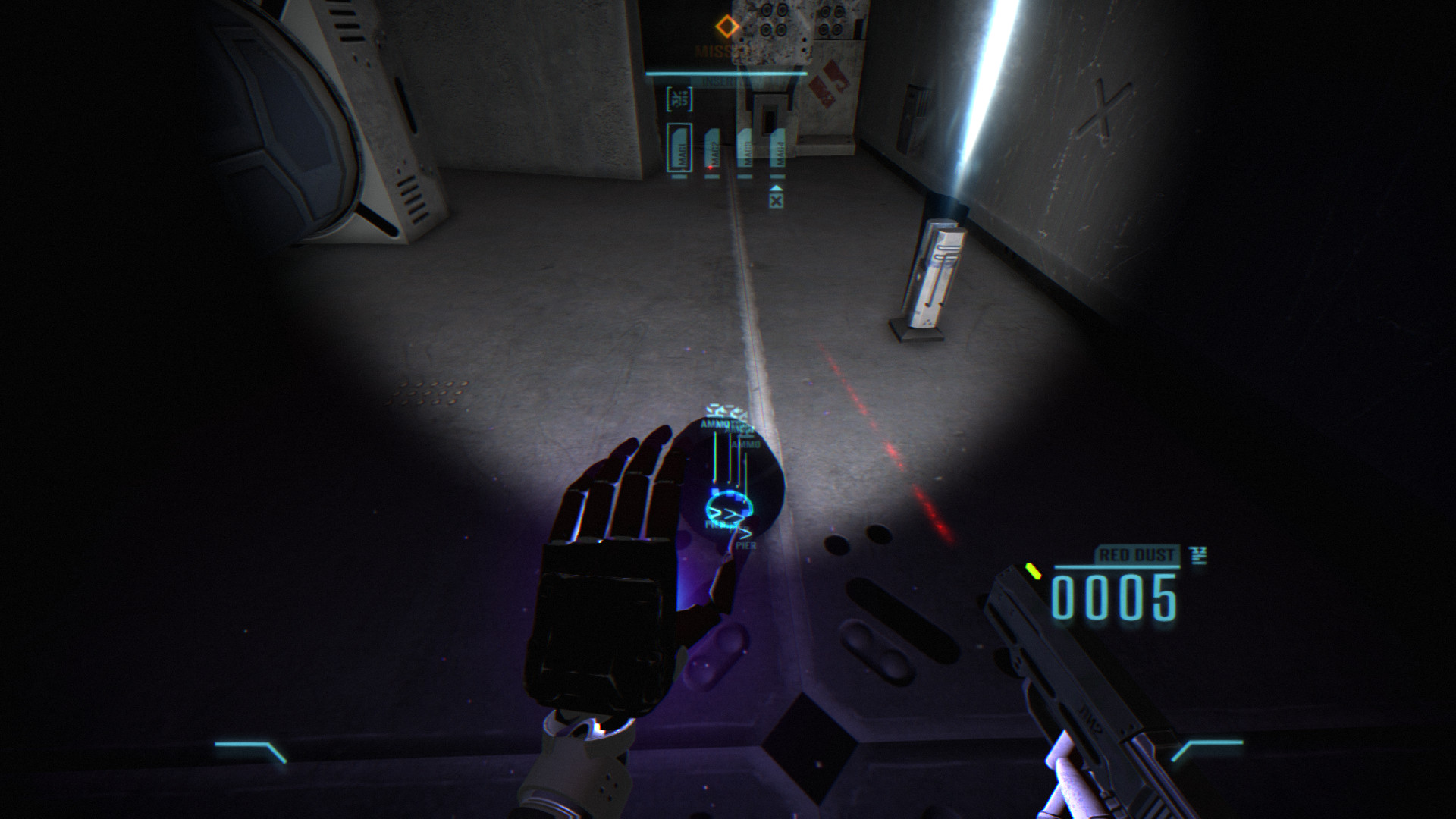Expand the magazine list via the up arrow
The image size is (1456, 819).
(x=777, y=188)
